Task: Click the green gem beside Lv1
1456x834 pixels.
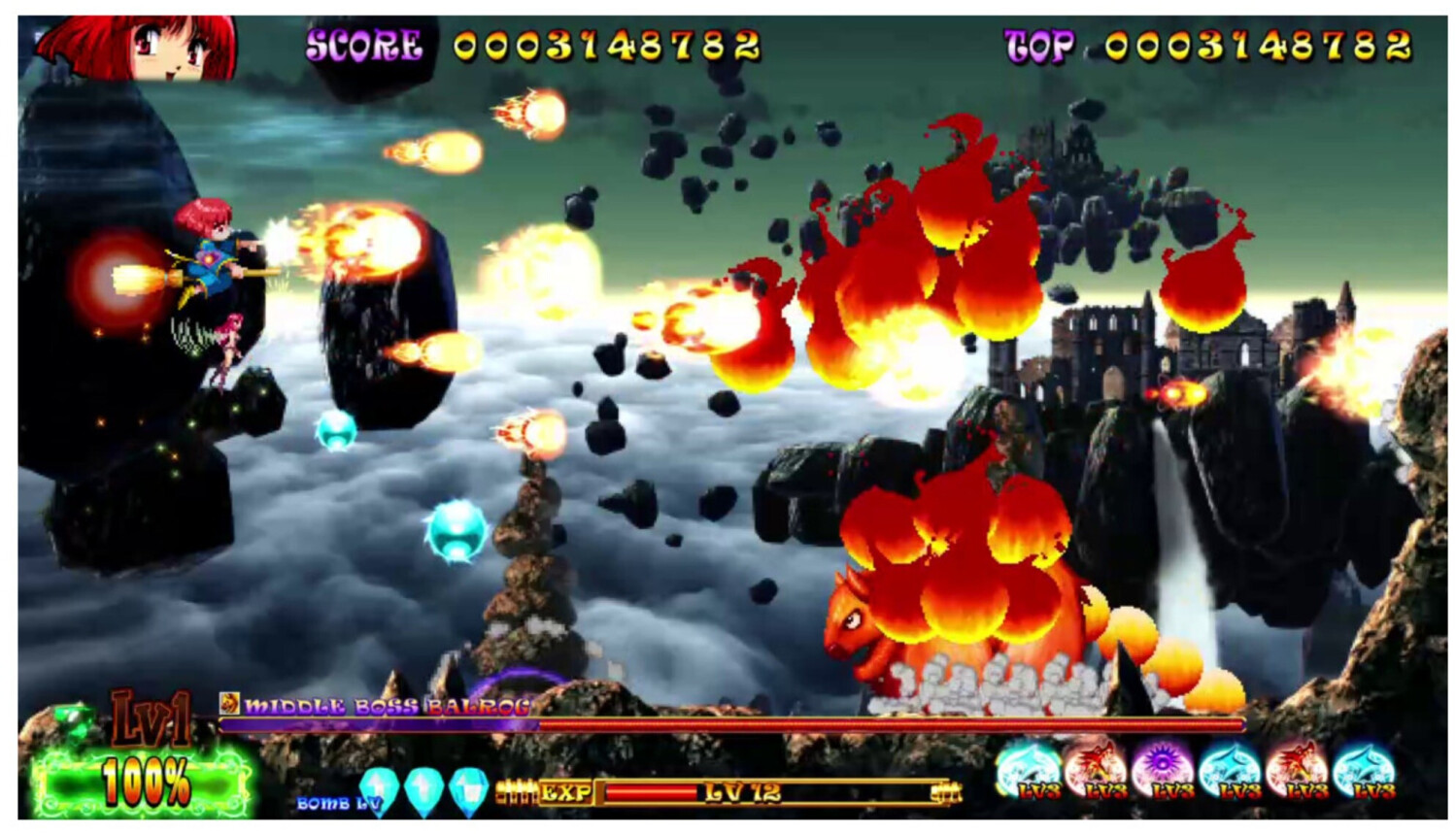Action: [x=73, y=720]
